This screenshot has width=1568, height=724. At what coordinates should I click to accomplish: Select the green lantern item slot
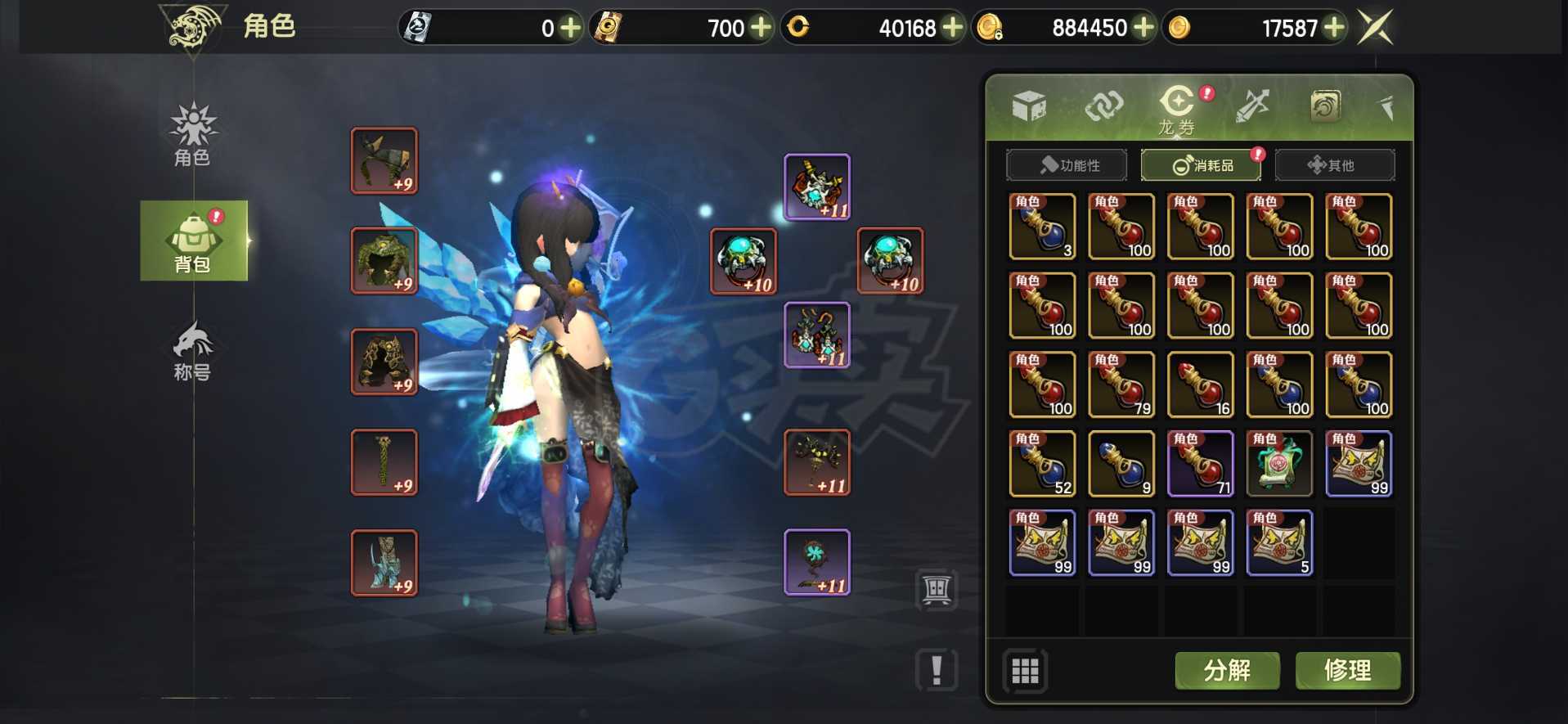pyautogui.click(x=1279, y=464)
